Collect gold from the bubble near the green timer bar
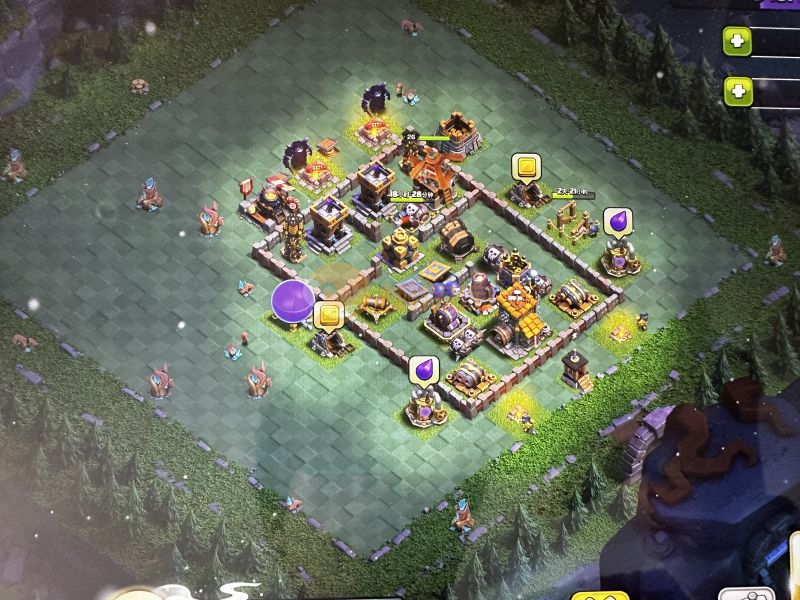Viewport: 800px width, 600px height. 525,167
